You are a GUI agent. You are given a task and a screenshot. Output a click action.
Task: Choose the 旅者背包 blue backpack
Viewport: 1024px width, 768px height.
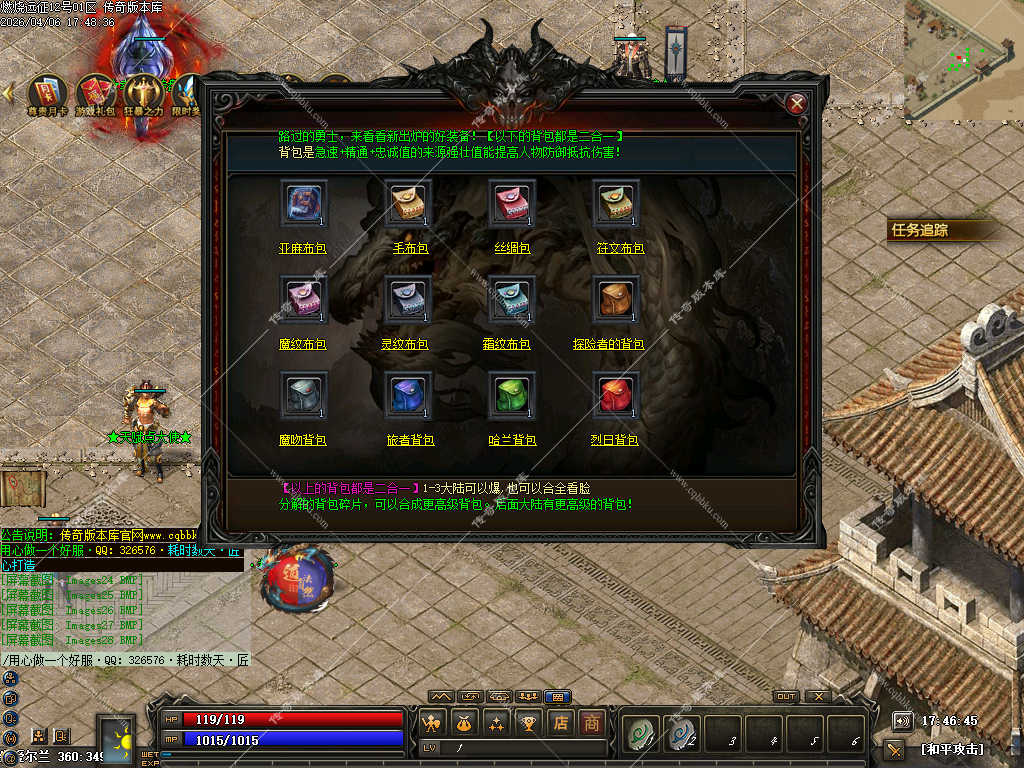point(408,396)
